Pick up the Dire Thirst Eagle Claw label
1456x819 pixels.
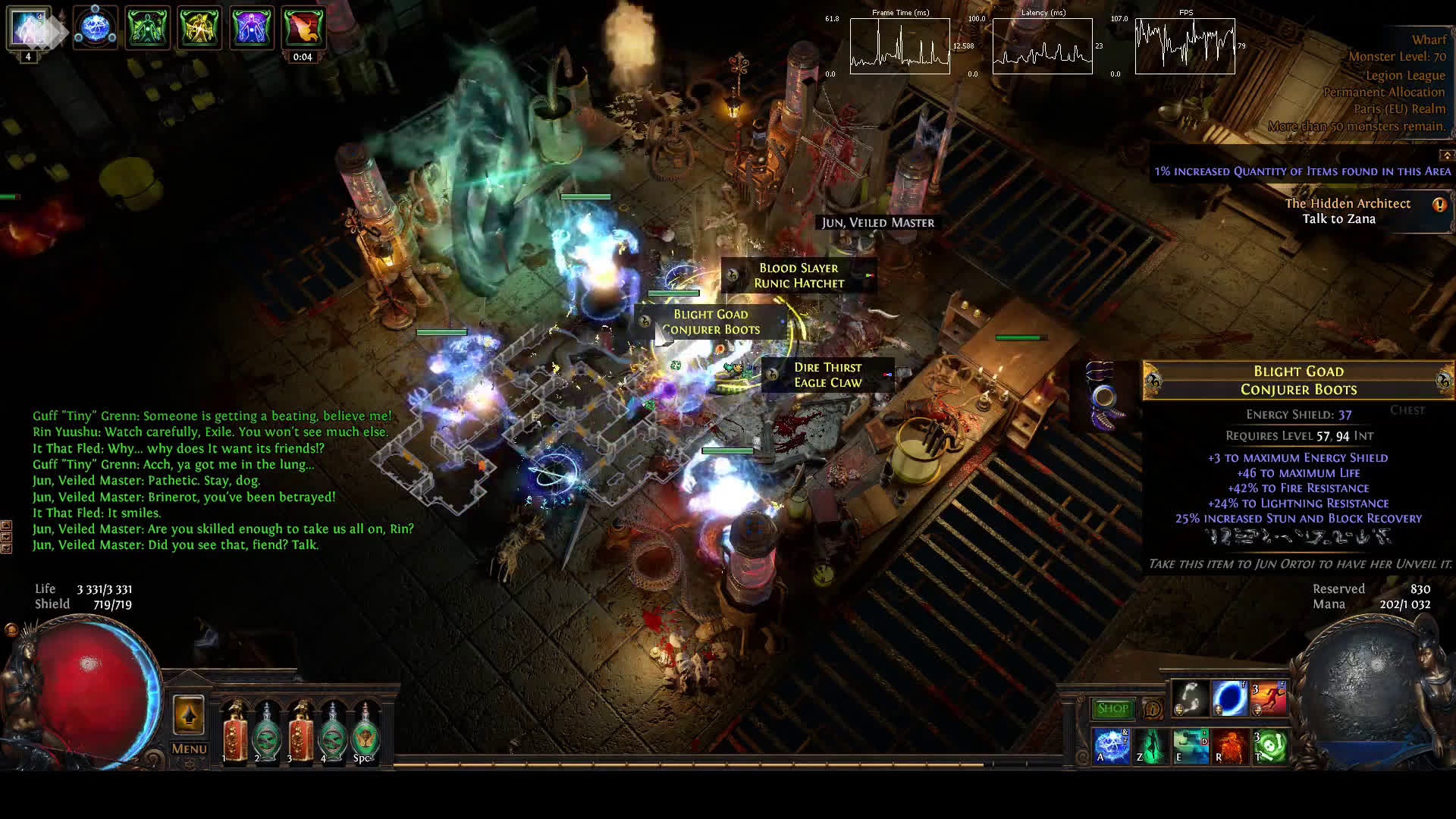tap(827, 375)
